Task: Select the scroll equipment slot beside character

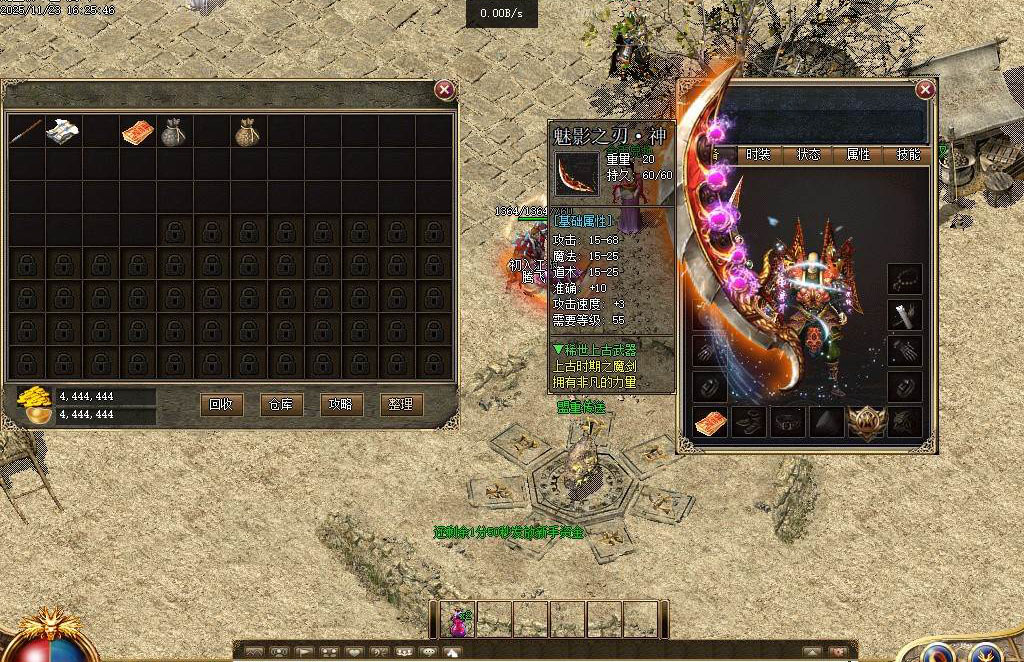Action: point(905,315)
